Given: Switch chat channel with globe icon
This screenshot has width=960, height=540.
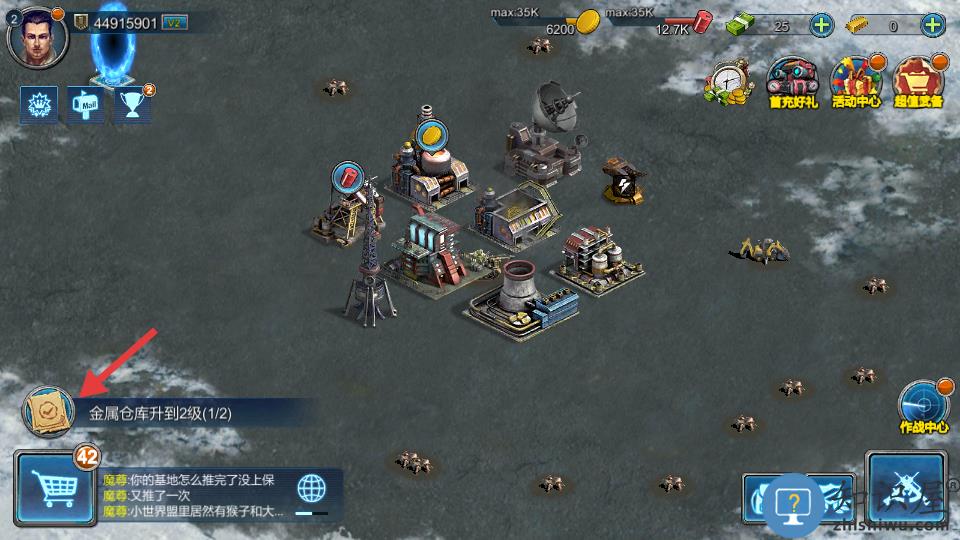Looking at the screenshot, I should 312,489.
